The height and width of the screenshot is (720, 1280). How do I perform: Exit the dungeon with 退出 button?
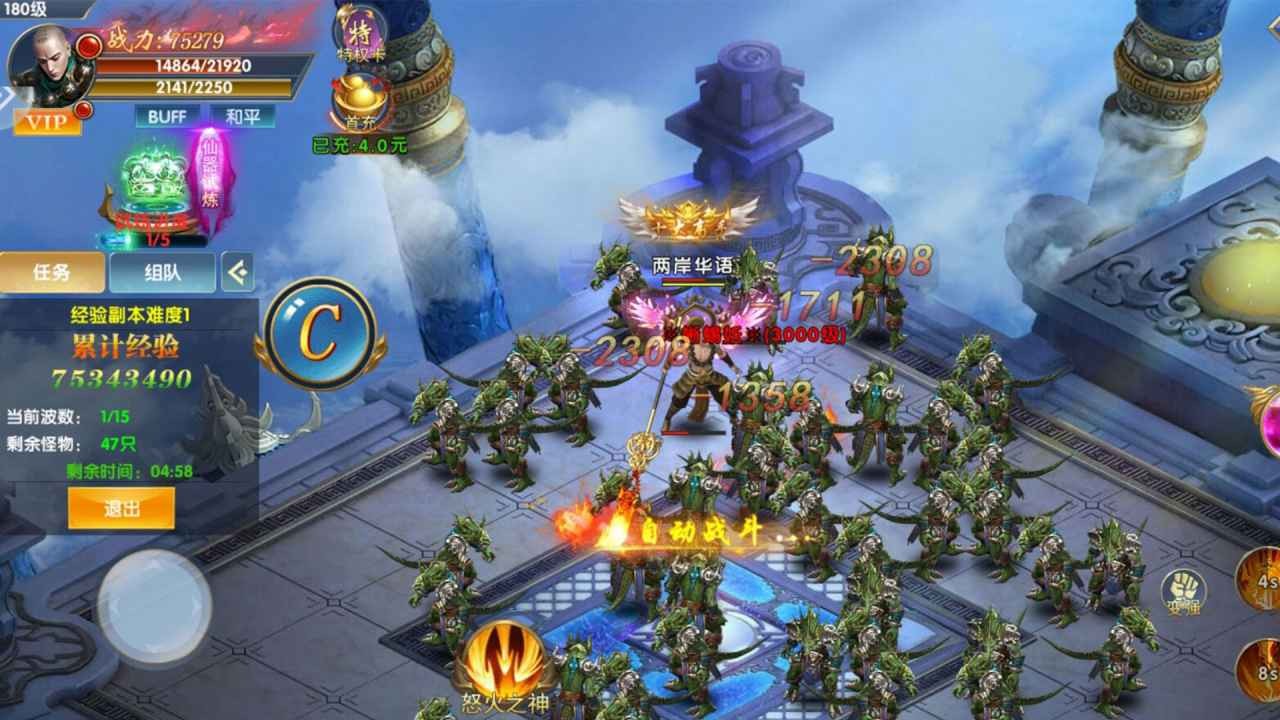pos(121,508)
